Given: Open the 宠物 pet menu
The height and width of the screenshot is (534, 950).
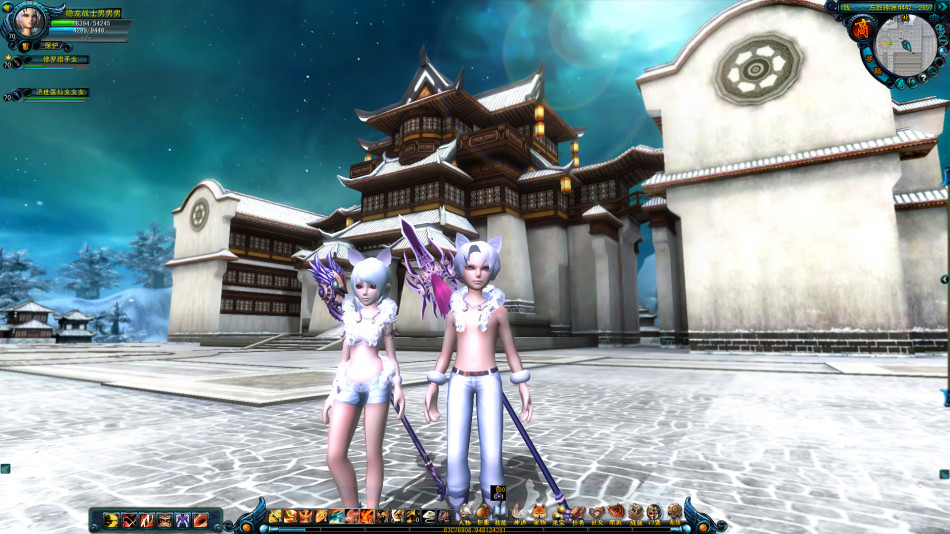Looking at the screenshot, I should tap(539, 514).
